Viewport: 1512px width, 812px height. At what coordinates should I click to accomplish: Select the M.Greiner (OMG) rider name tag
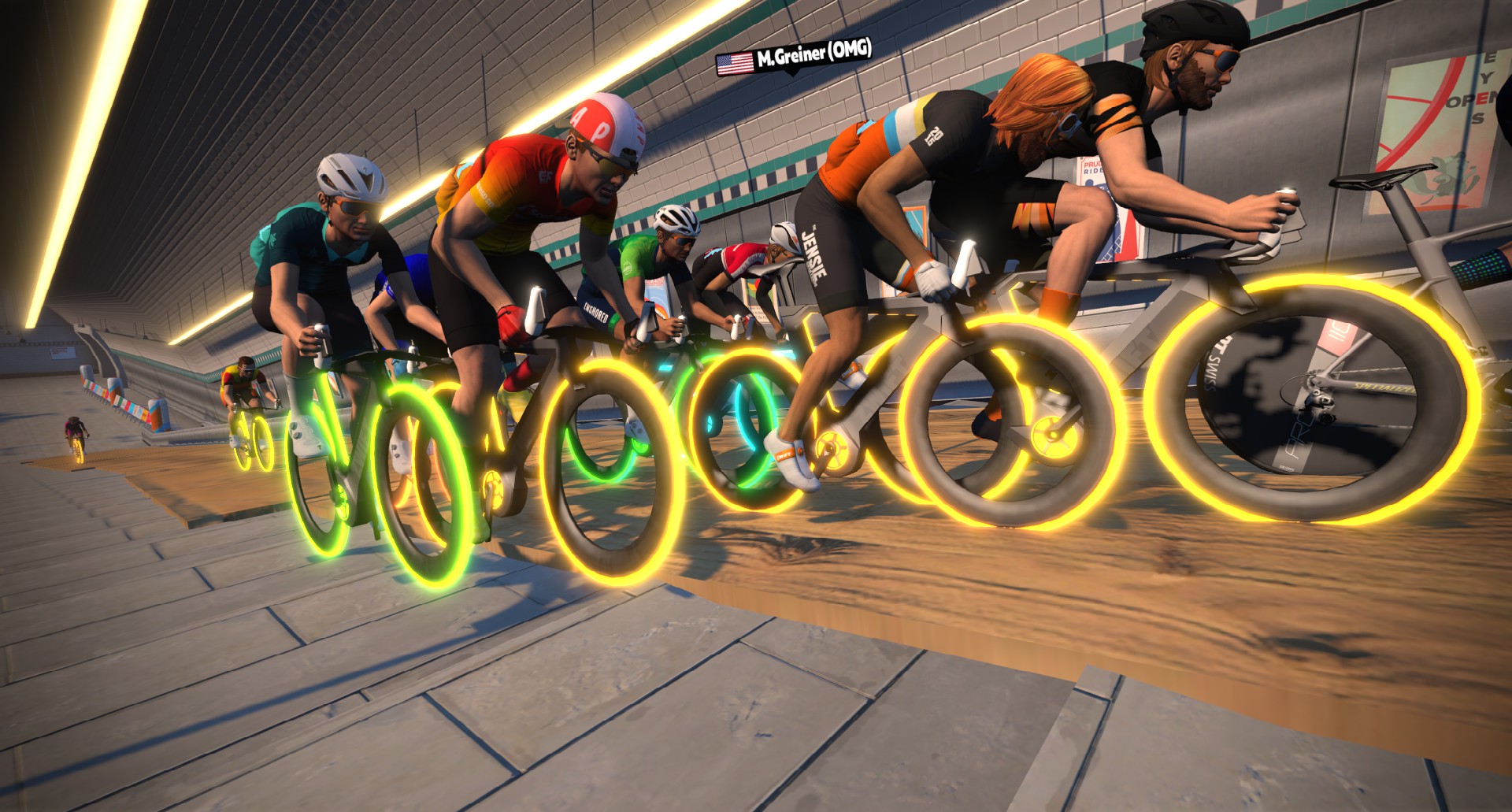pyautogui.click(x=794, y=57)
